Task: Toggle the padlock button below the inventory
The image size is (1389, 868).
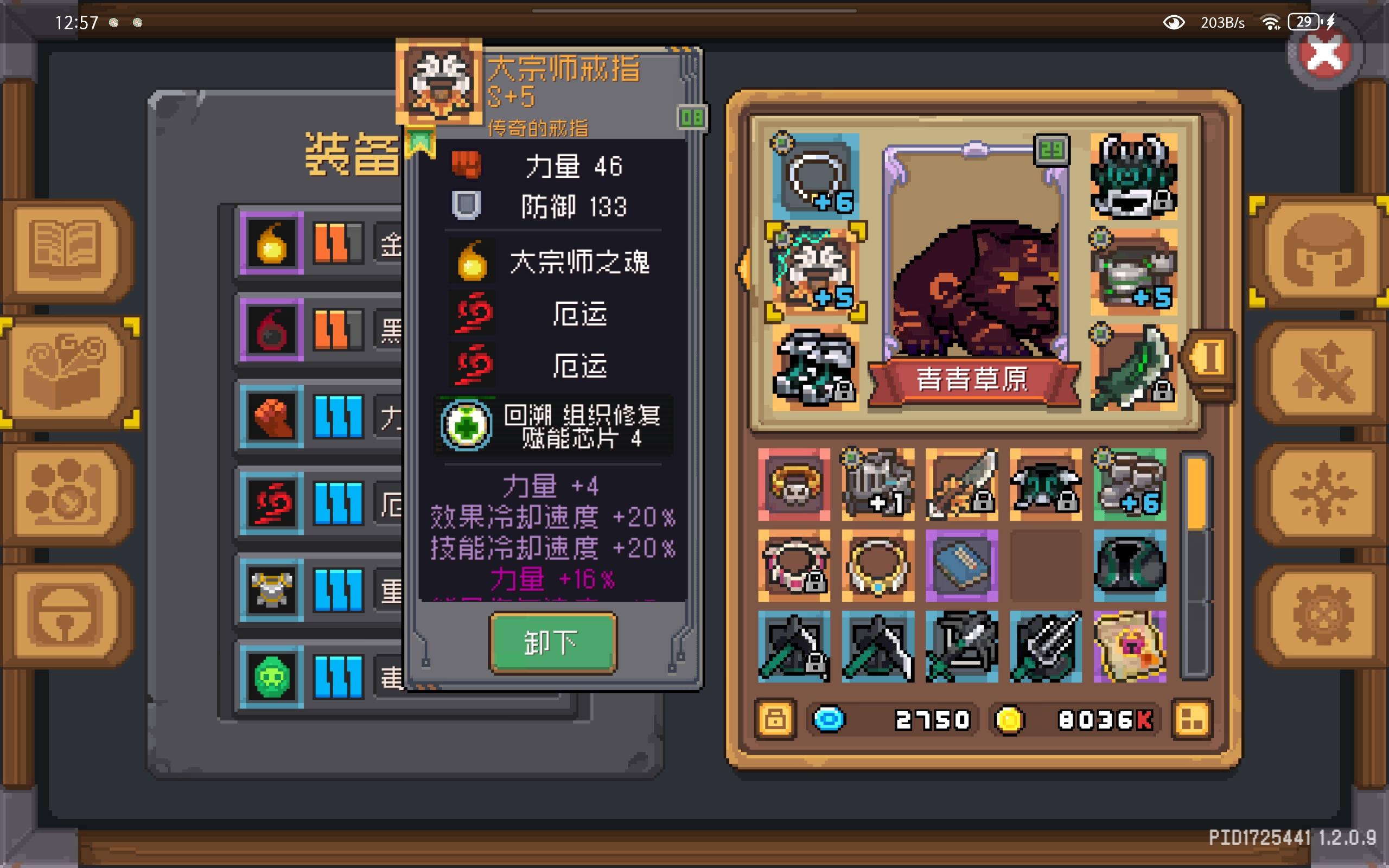Action: coord(776,719)
